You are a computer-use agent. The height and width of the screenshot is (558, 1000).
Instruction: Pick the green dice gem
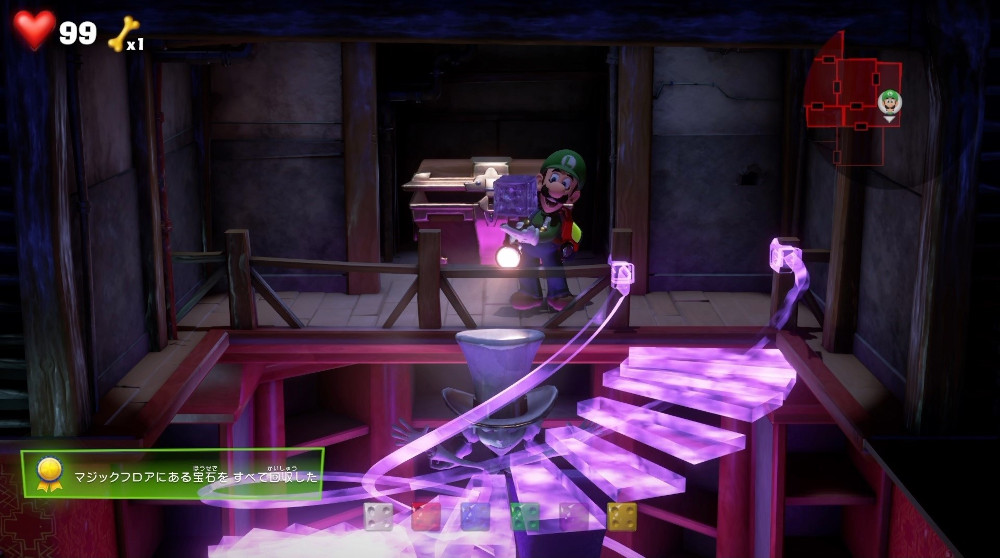[x=524, y=516]
